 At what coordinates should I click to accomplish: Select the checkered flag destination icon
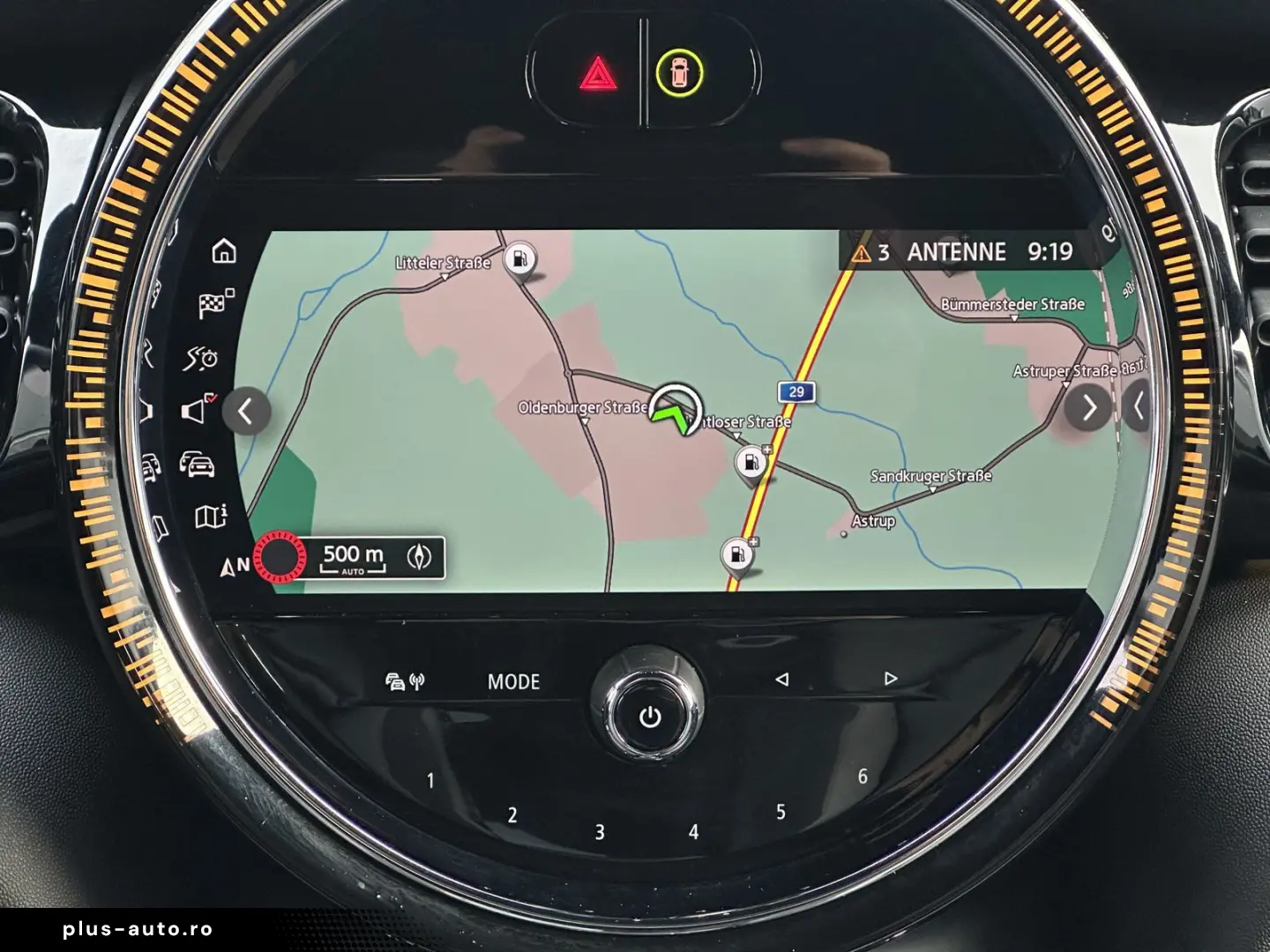pyautogui.click(x=214, y=304)
